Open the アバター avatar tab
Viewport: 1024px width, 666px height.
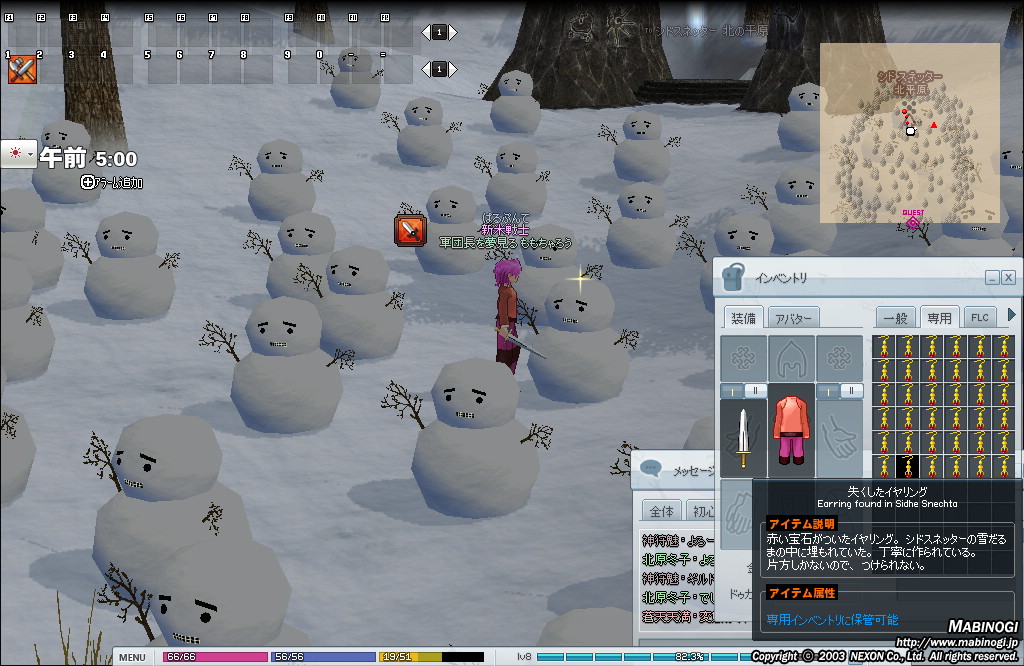(x=794, y=317)
